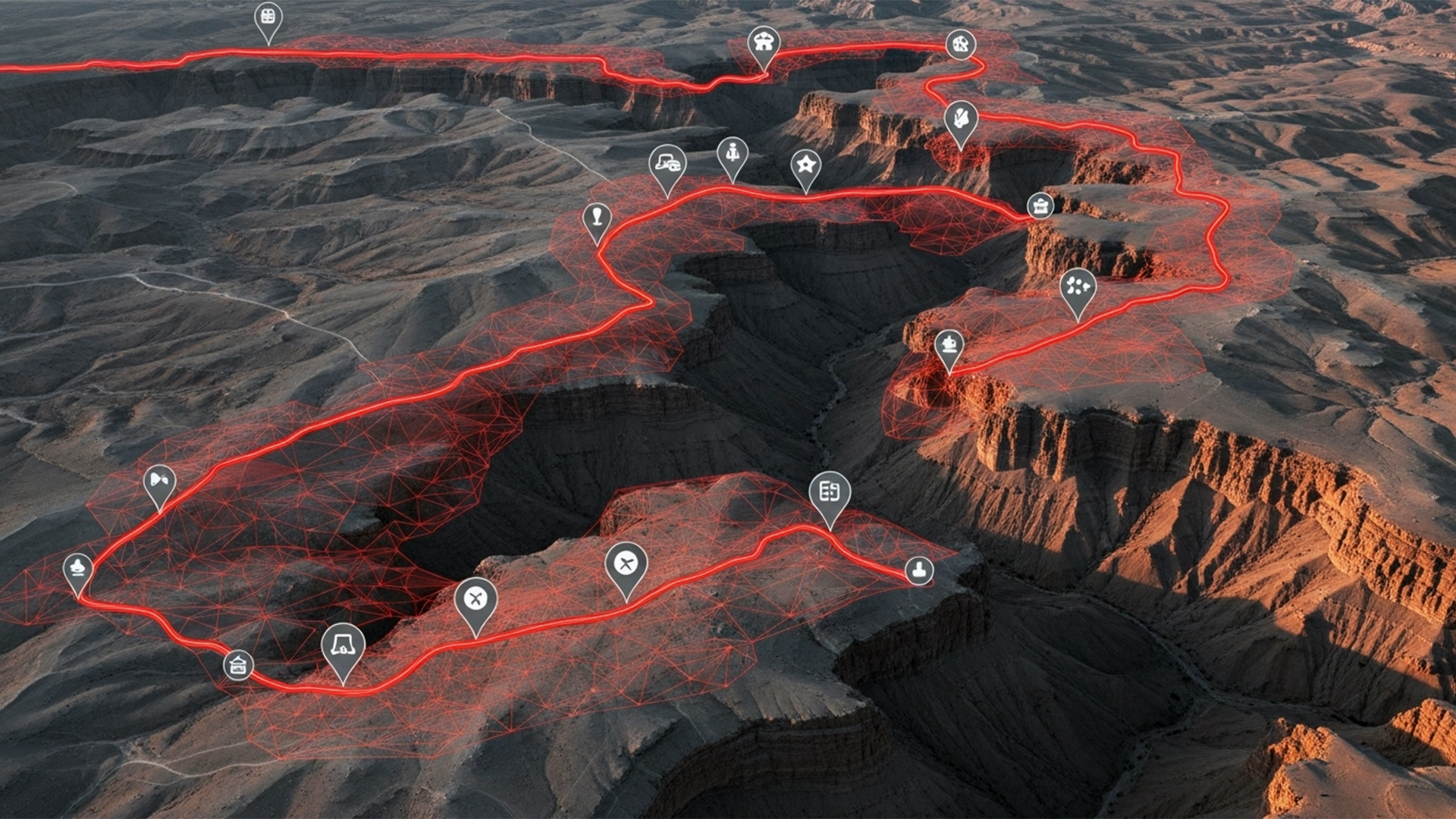Image resolution: width=1456 pixels, height=819 pixels.
Task: Click the vehicle icon map pin
Action: [x=667, y=162]
